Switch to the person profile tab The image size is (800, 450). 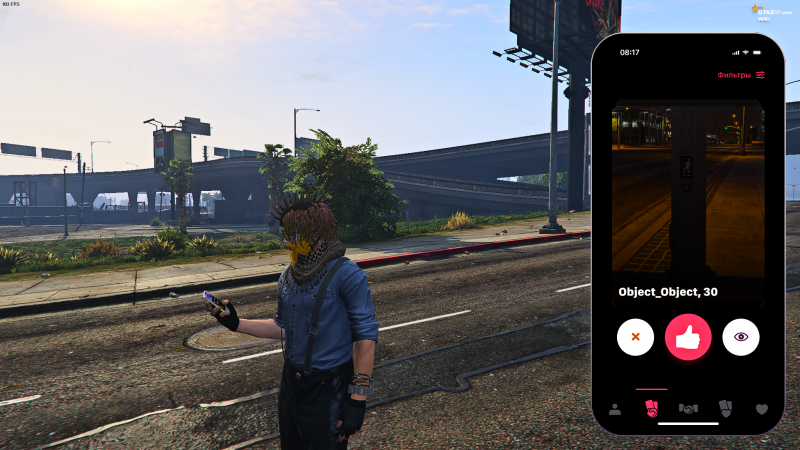tap(615, 409)
